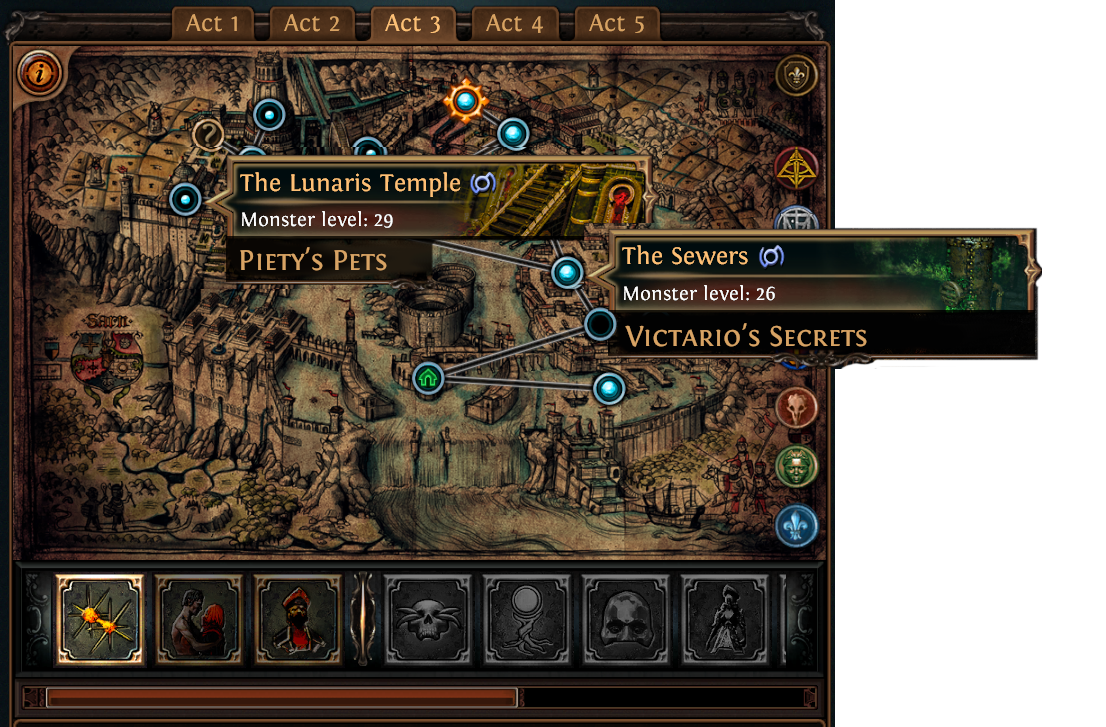This screenshot has height=727, width=1106.
Task: Select the Sewers waypoint node
Action: coord(567,271)
